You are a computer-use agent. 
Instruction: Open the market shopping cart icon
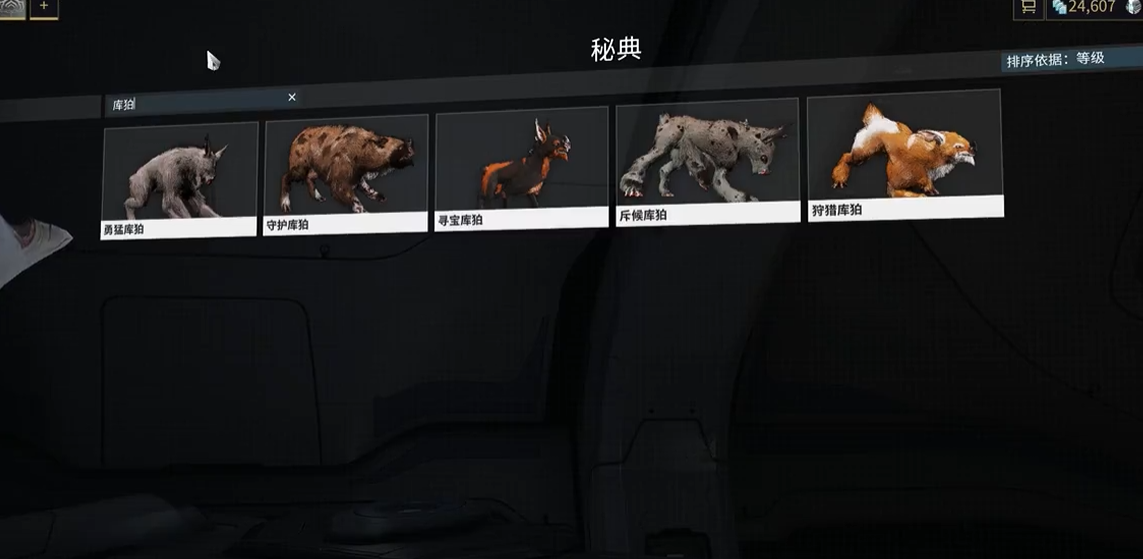1028,8
